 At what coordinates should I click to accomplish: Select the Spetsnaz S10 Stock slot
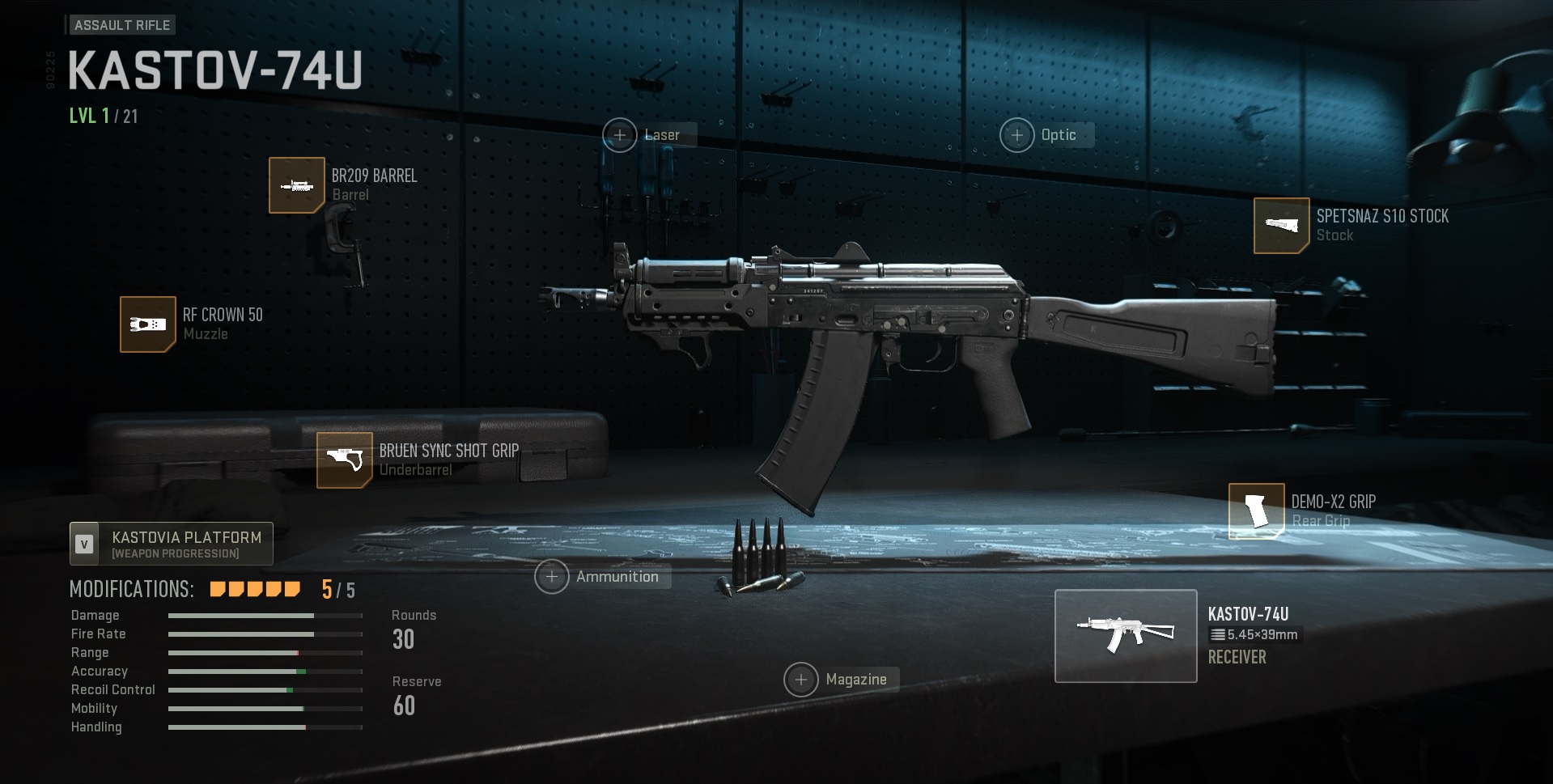pos(1281,226)
